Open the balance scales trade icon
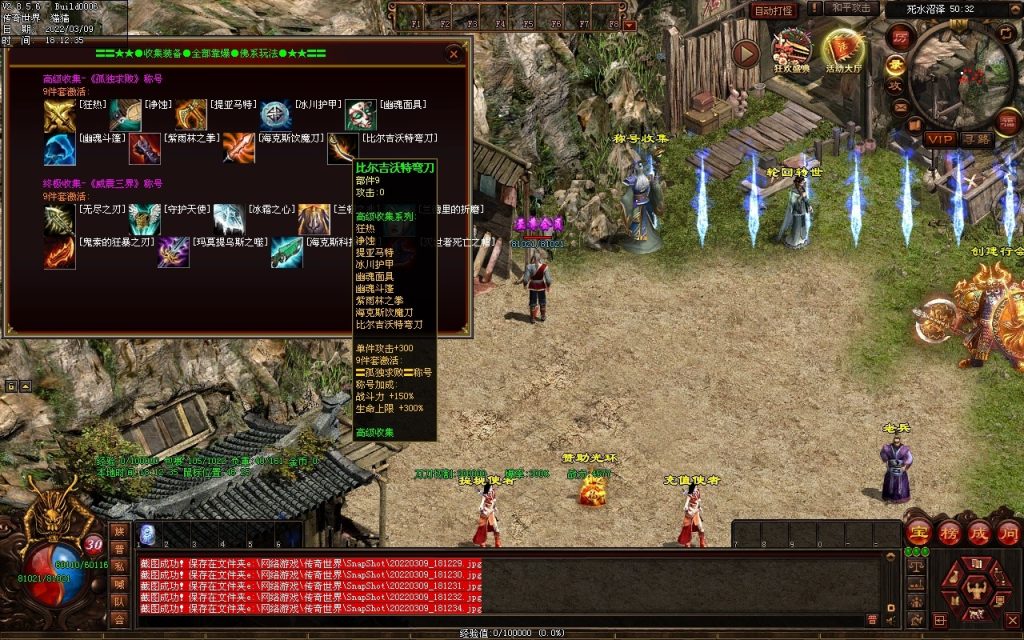The image size is (1024, 640). [914, 564]
